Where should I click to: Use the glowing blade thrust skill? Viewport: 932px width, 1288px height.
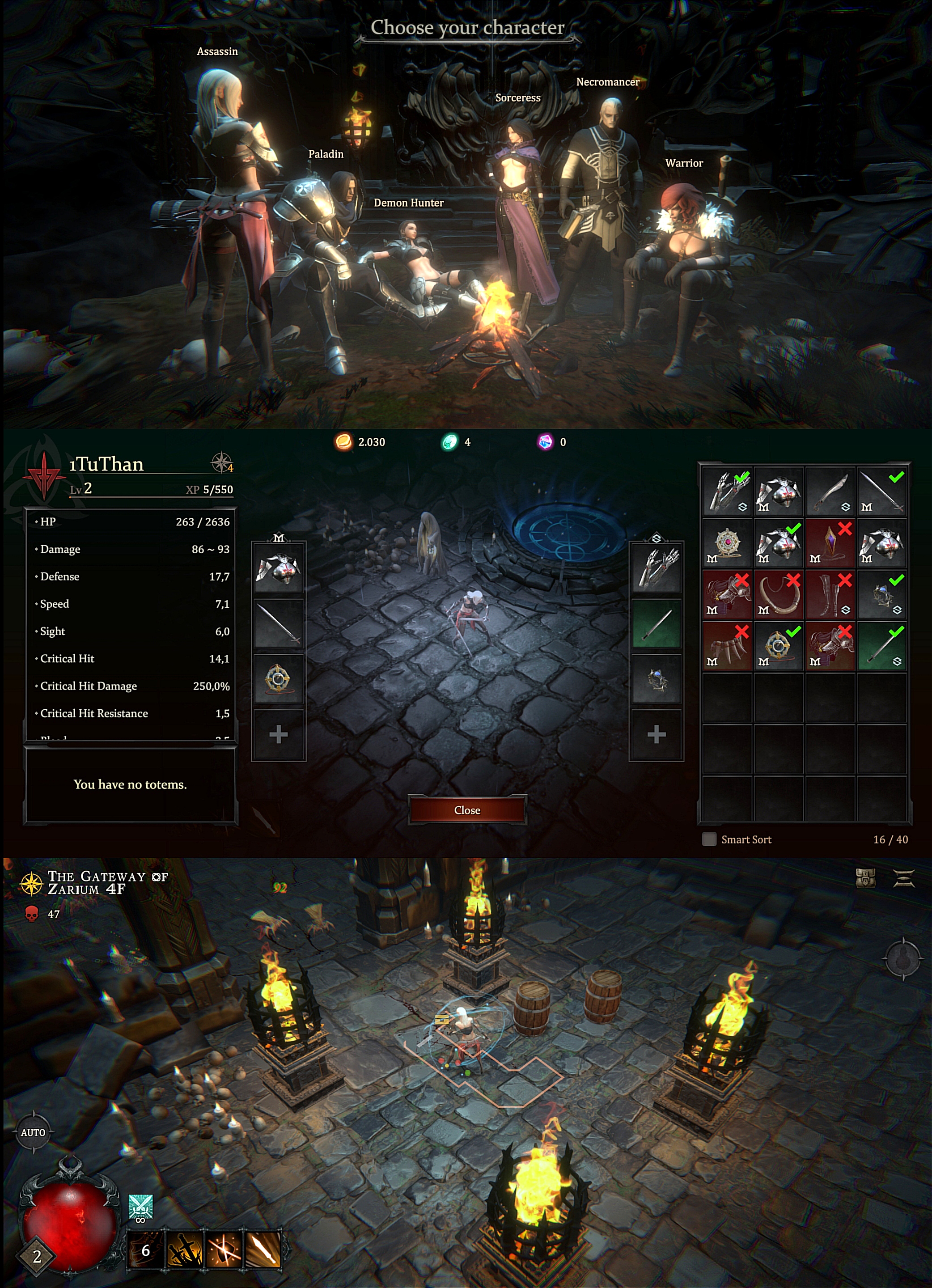[263, 1250]
